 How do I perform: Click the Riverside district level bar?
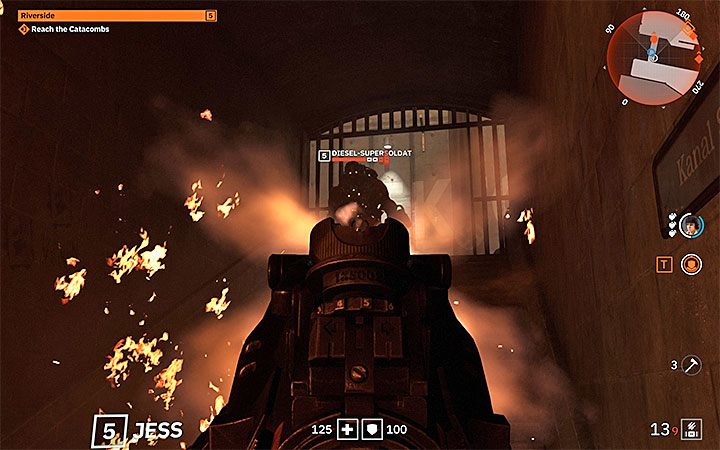[x=117, y=16]
